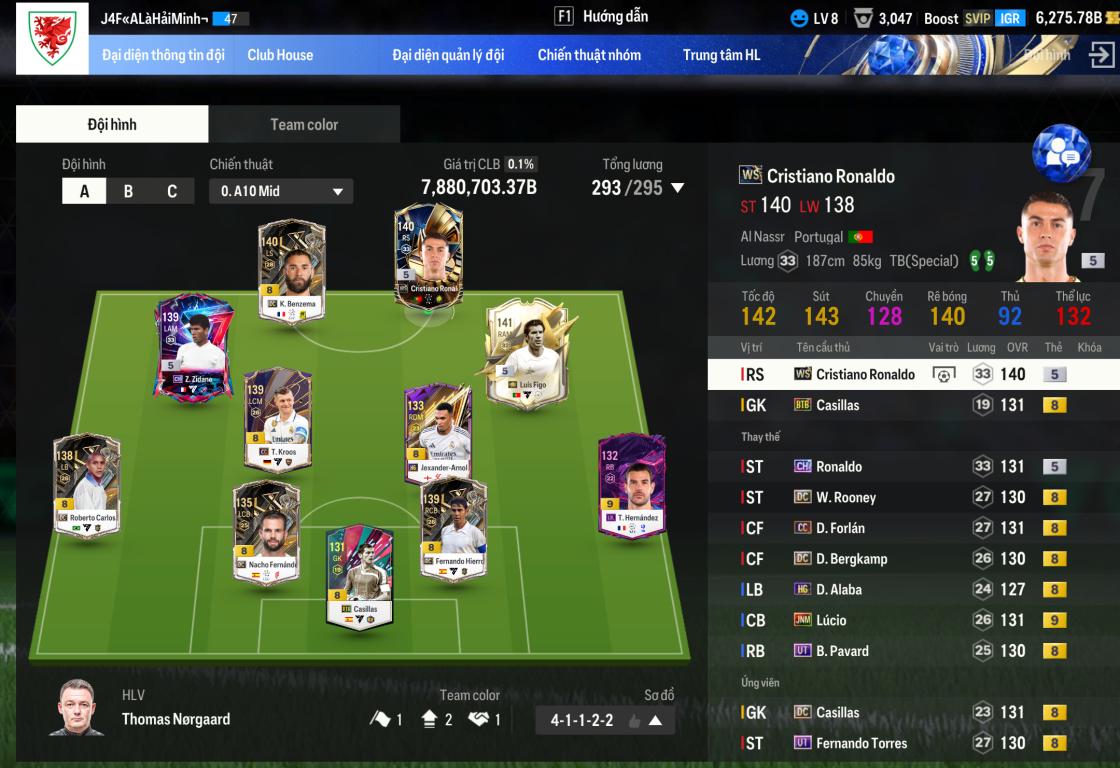Open the 4-1-1-2-2 formation selector

coord(605,720)
